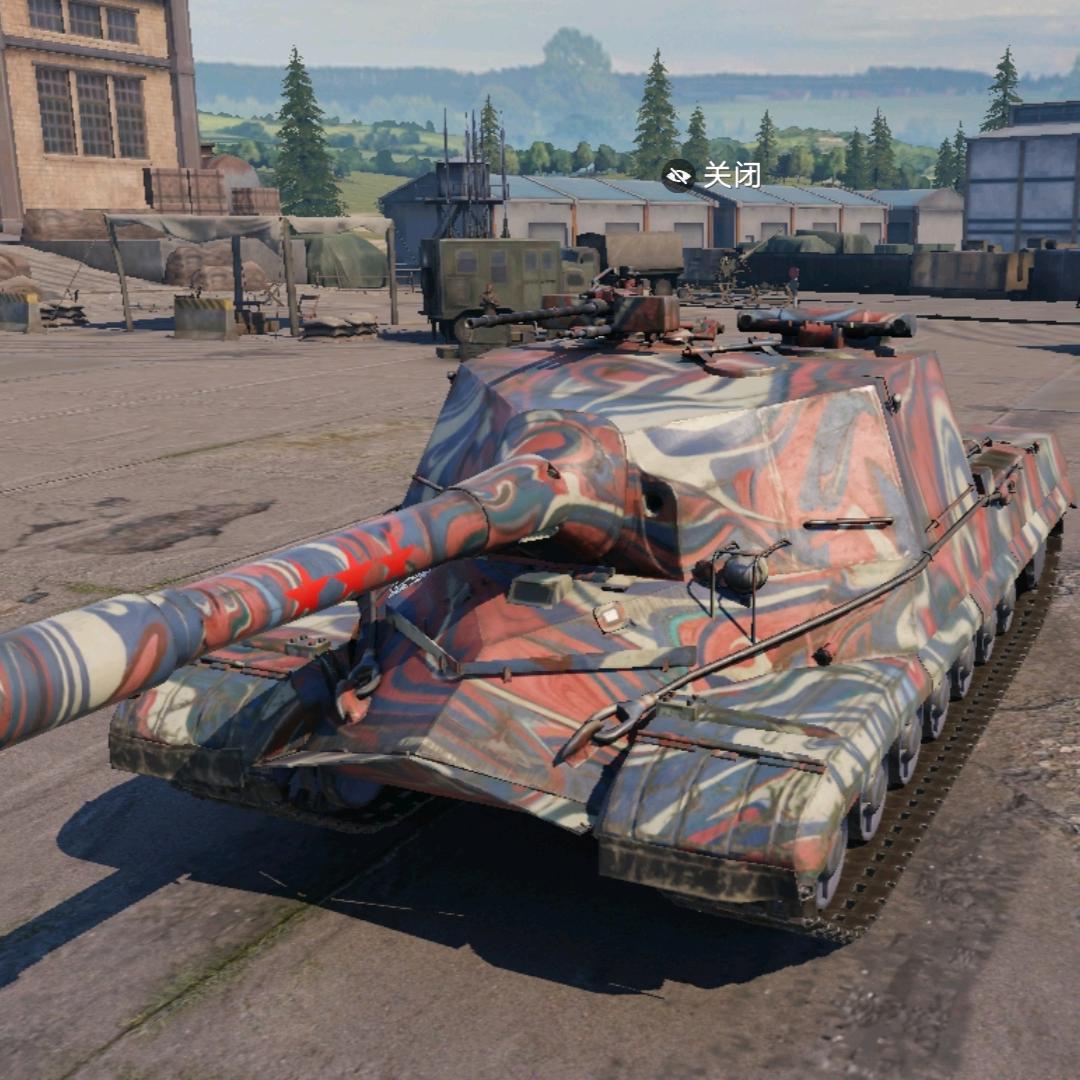Toggle the crossed-eye interface visibility icon
Screen dimensions: 1080x1080
678,175
